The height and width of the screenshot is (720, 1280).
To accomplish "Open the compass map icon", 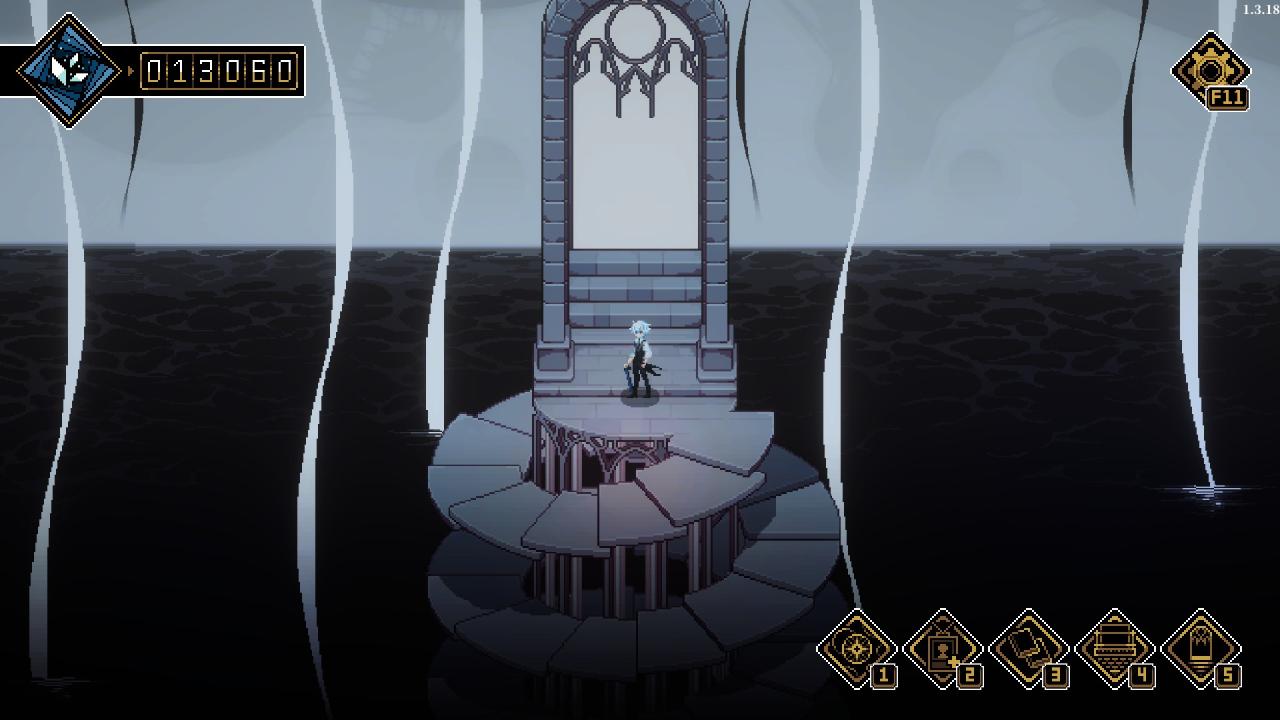I will [x=856, y=648].
